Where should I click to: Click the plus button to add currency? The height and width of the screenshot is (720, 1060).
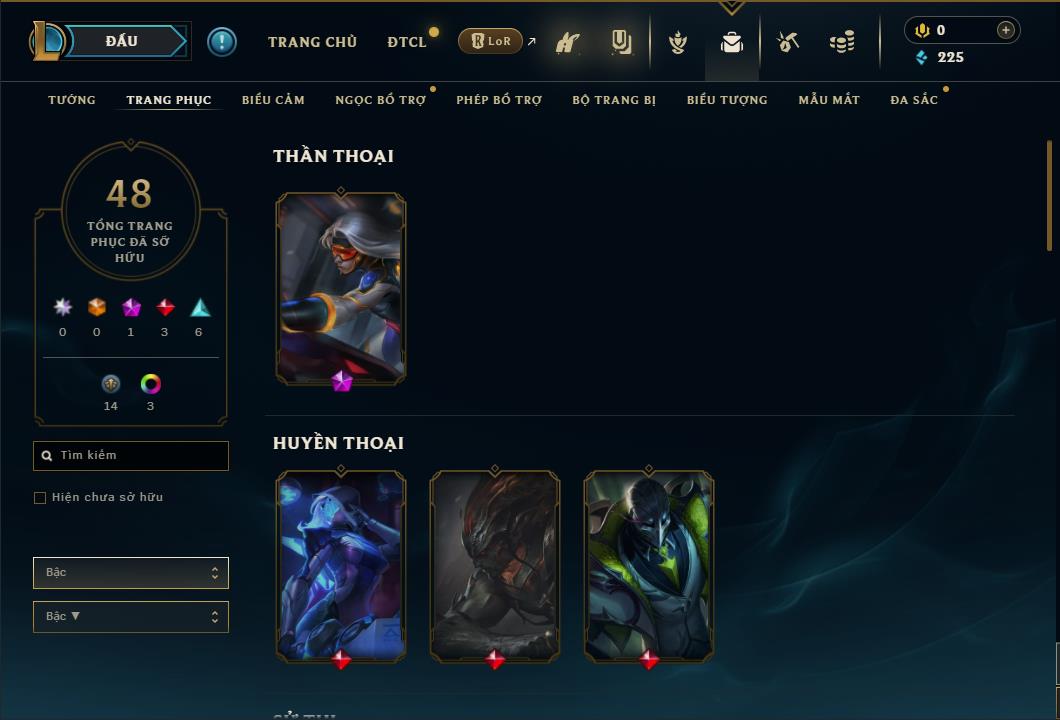[x=1006, y=30]
